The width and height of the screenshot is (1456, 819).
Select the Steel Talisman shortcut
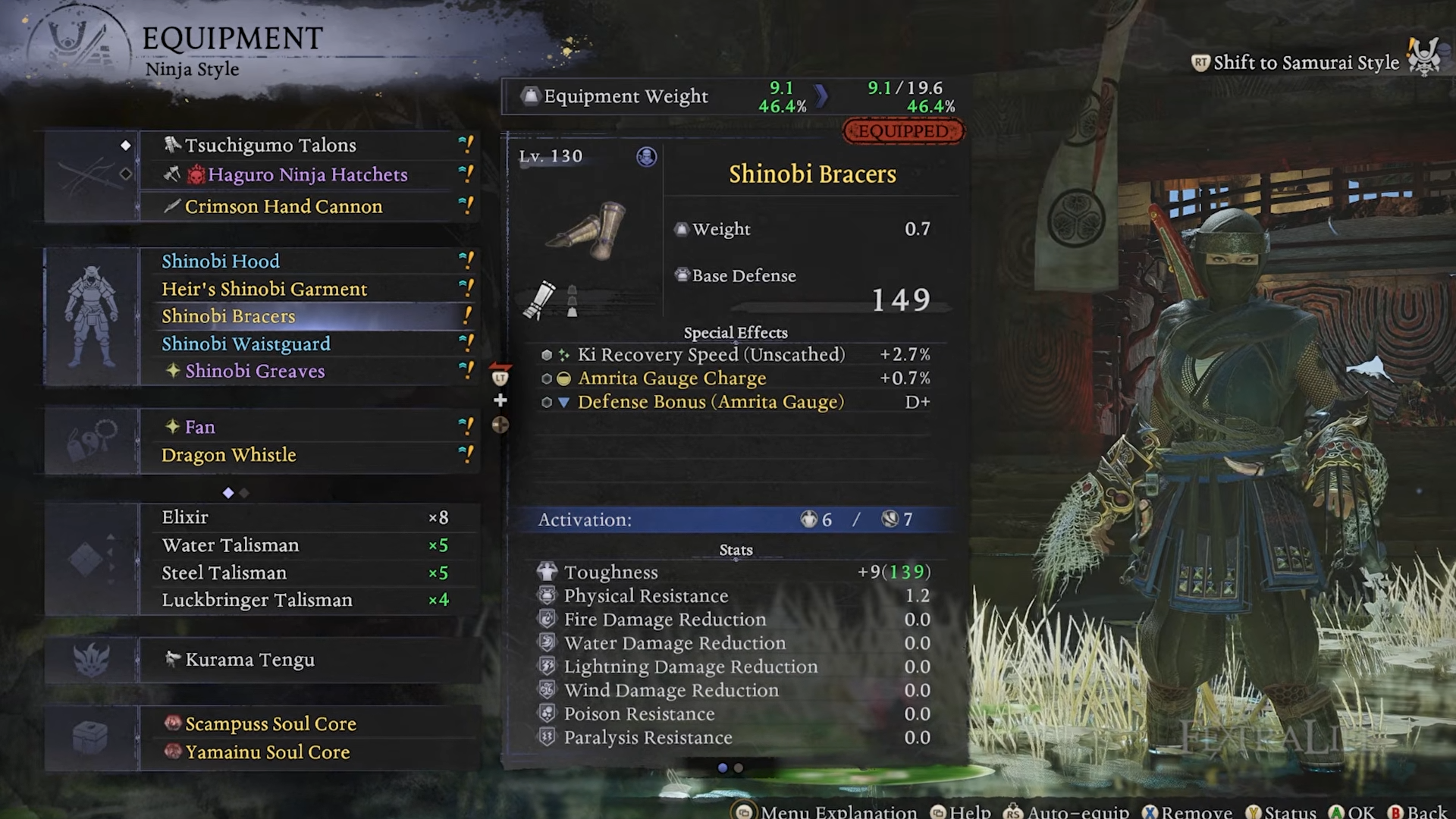pyautogui.click(x=224, y=573)
